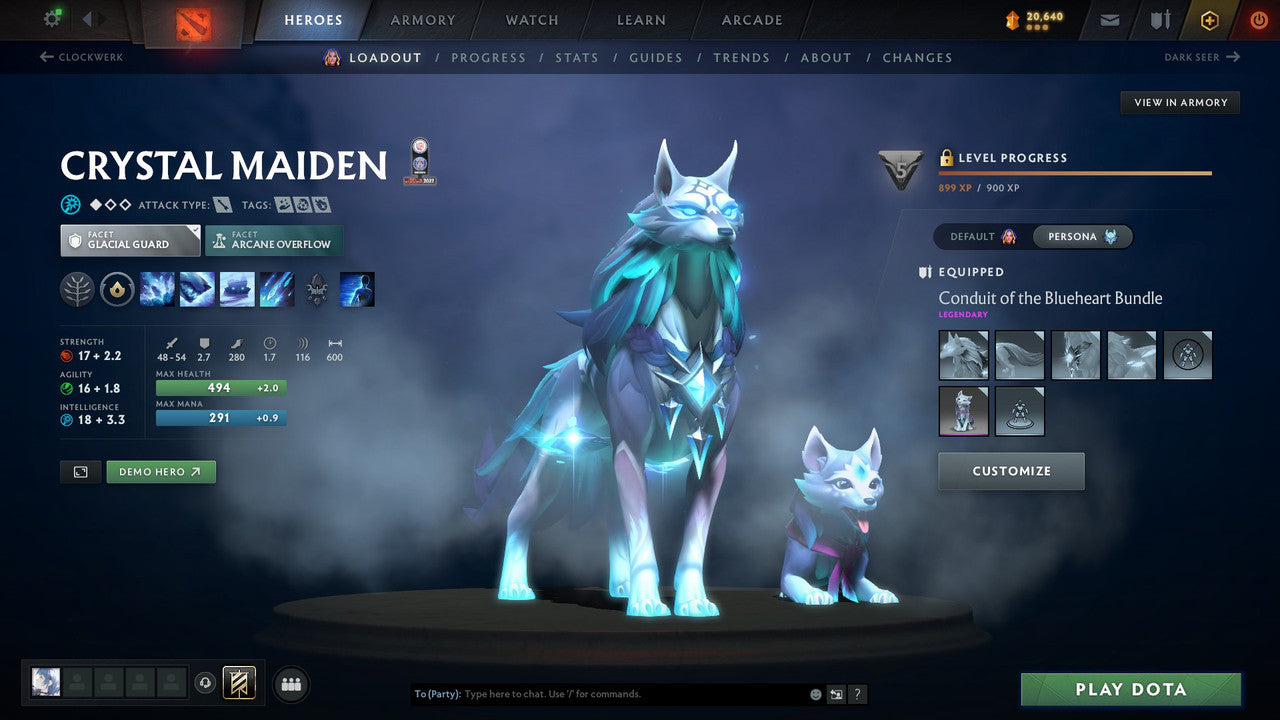Image resolution: width=1280 pixels, height=720 pixels.
Task: Click the View in Armory button
Action: click(1179, 102)
